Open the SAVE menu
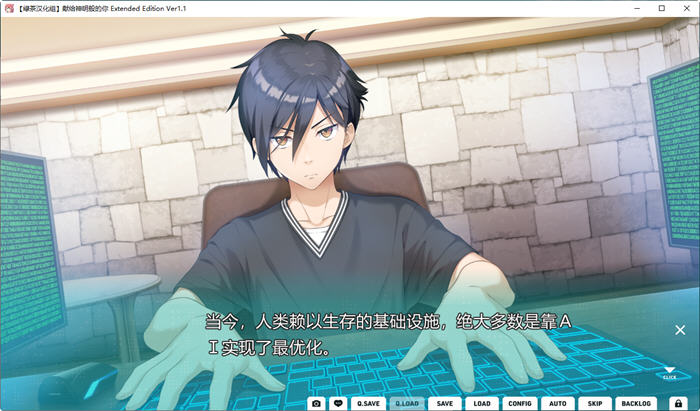This screenshot has height=411, width=700. click(x=445, y=403)
